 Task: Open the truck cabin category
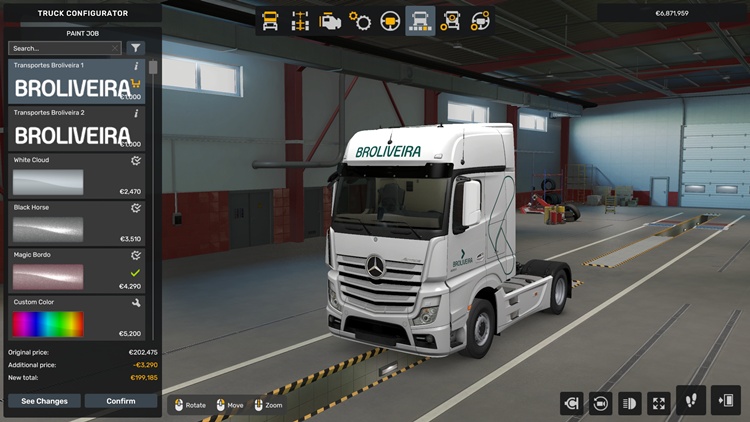(270, 20)
